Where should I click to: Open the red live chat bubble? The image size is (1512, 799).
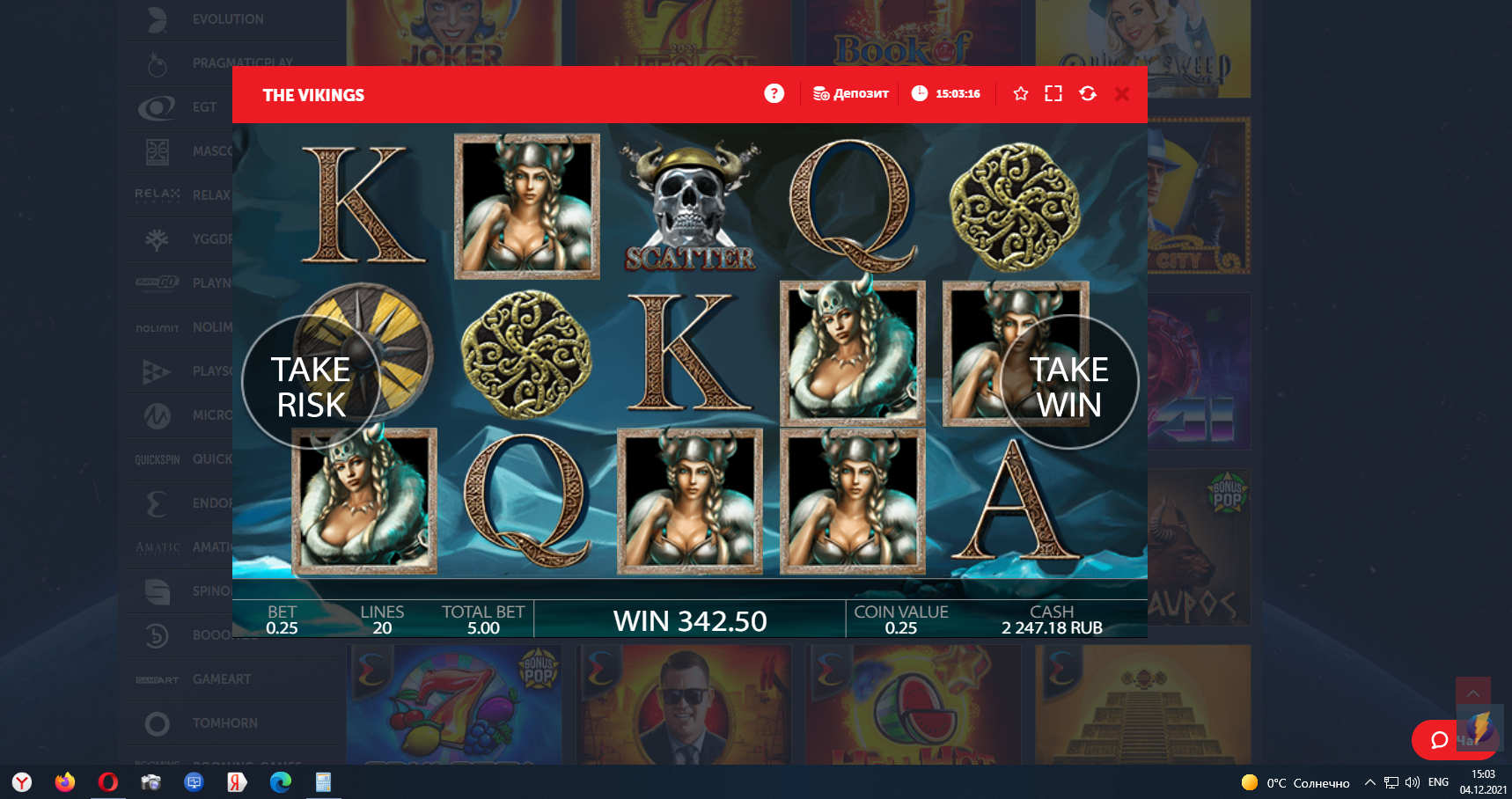click(1440, 740)
